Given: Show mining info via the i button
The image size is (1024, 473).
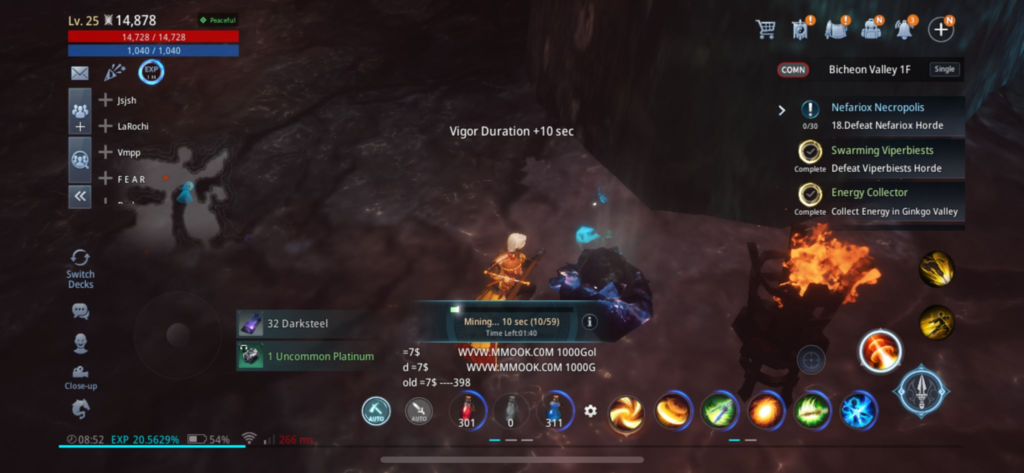Looking at the screenshot, I should (x=590, y=322).
